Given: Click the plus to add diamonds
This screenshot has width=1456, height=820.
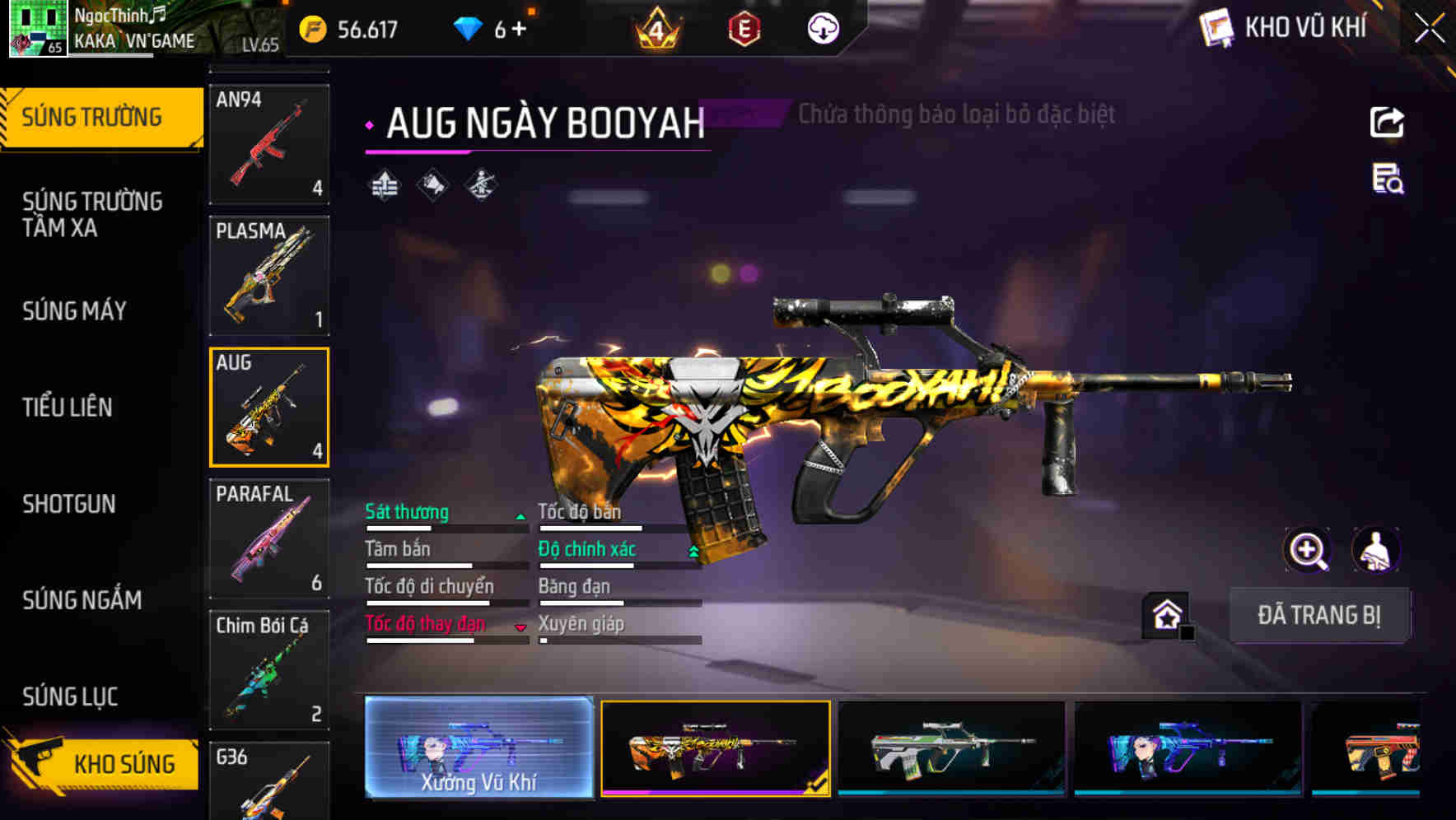Looking at the screenshot, I should [x=519, y=30].
